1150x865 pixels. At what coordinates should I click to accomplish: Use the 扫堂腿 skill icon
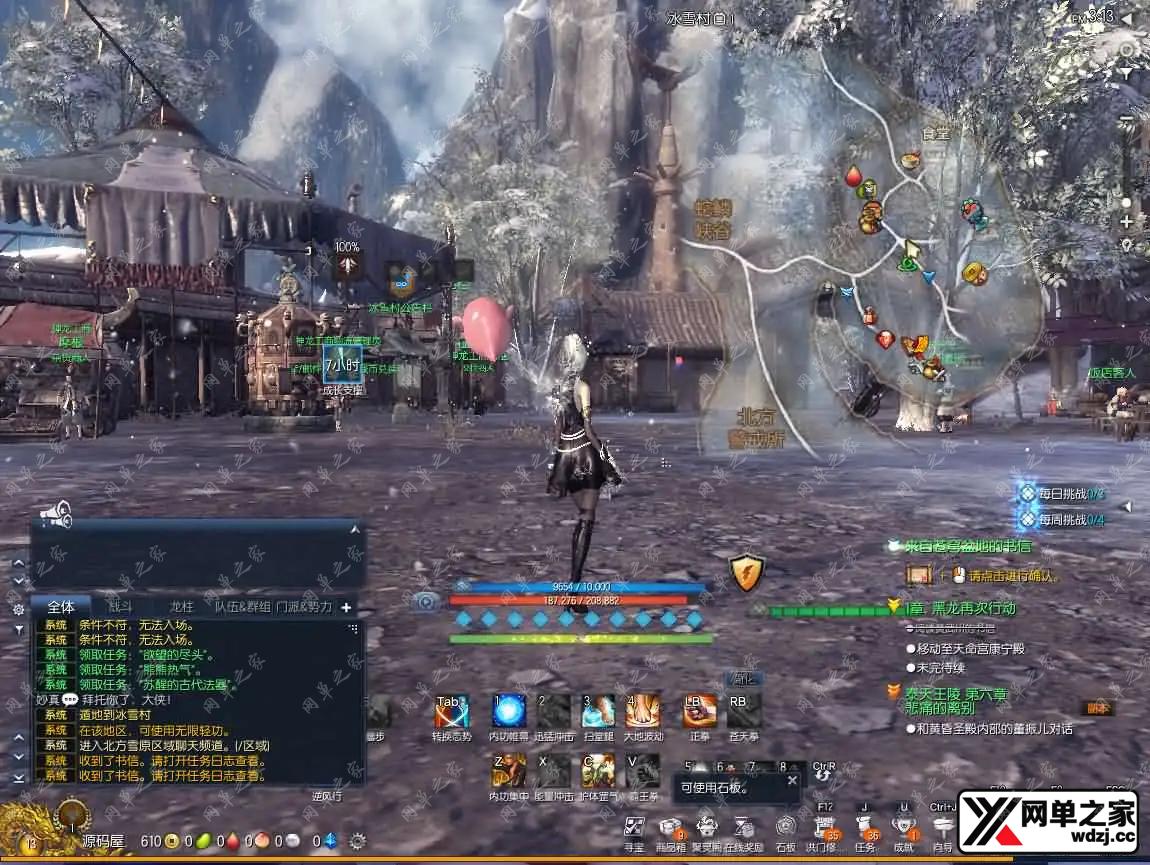[598, 711]
